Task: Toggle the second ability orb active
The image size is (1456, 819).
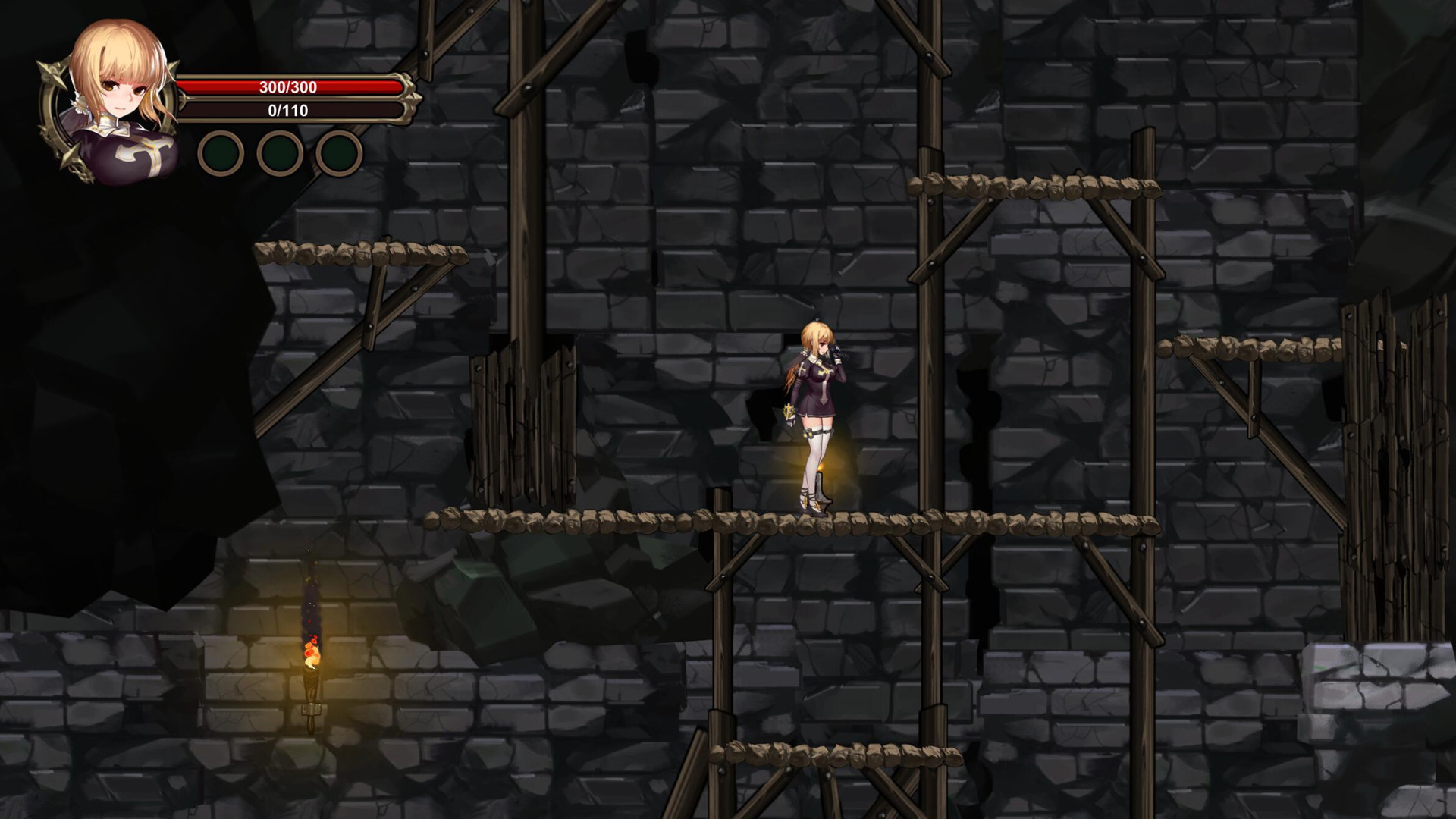Action: click(x=281, y=152)
